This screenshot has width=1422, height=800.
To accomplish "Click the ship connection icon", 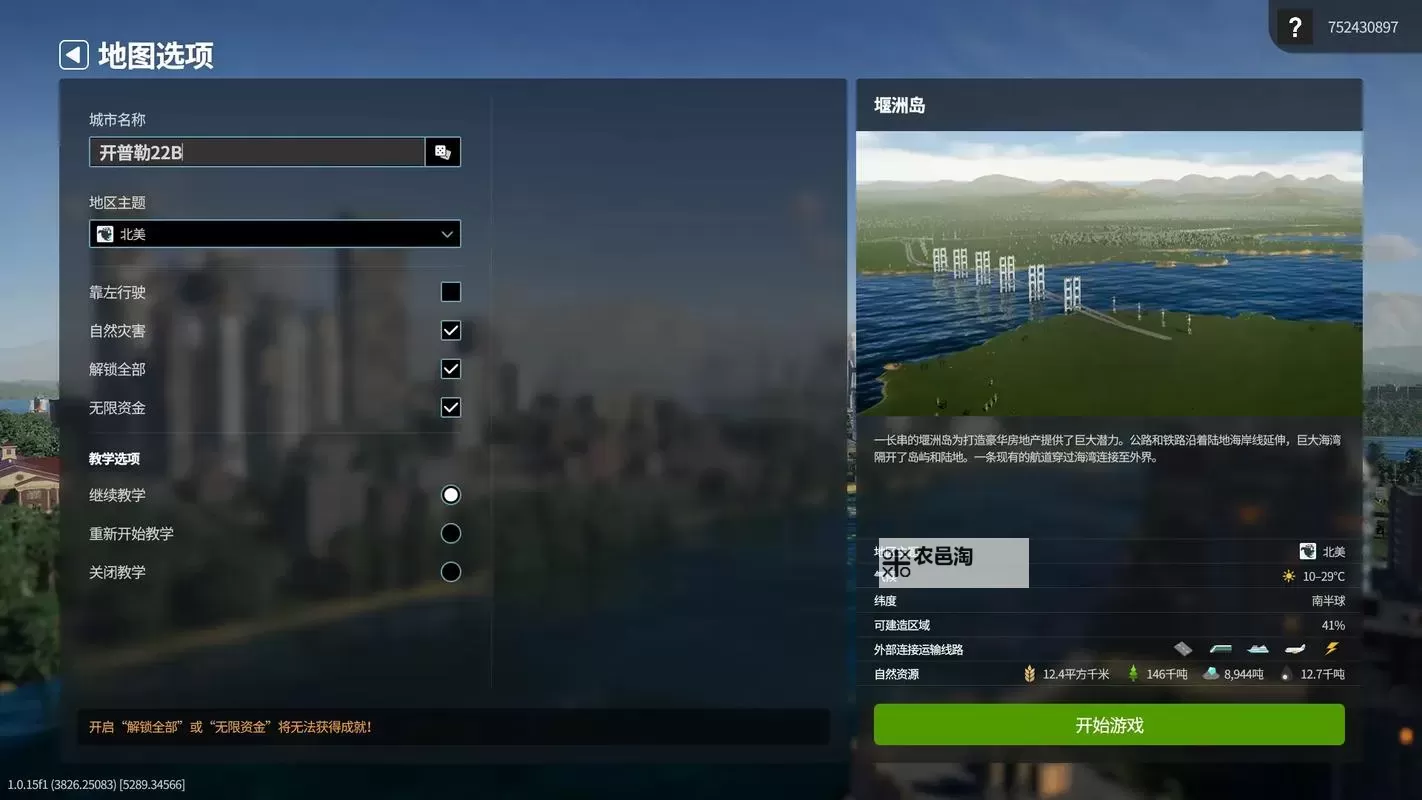I will pyautogui.click(x=1257, y=648).
